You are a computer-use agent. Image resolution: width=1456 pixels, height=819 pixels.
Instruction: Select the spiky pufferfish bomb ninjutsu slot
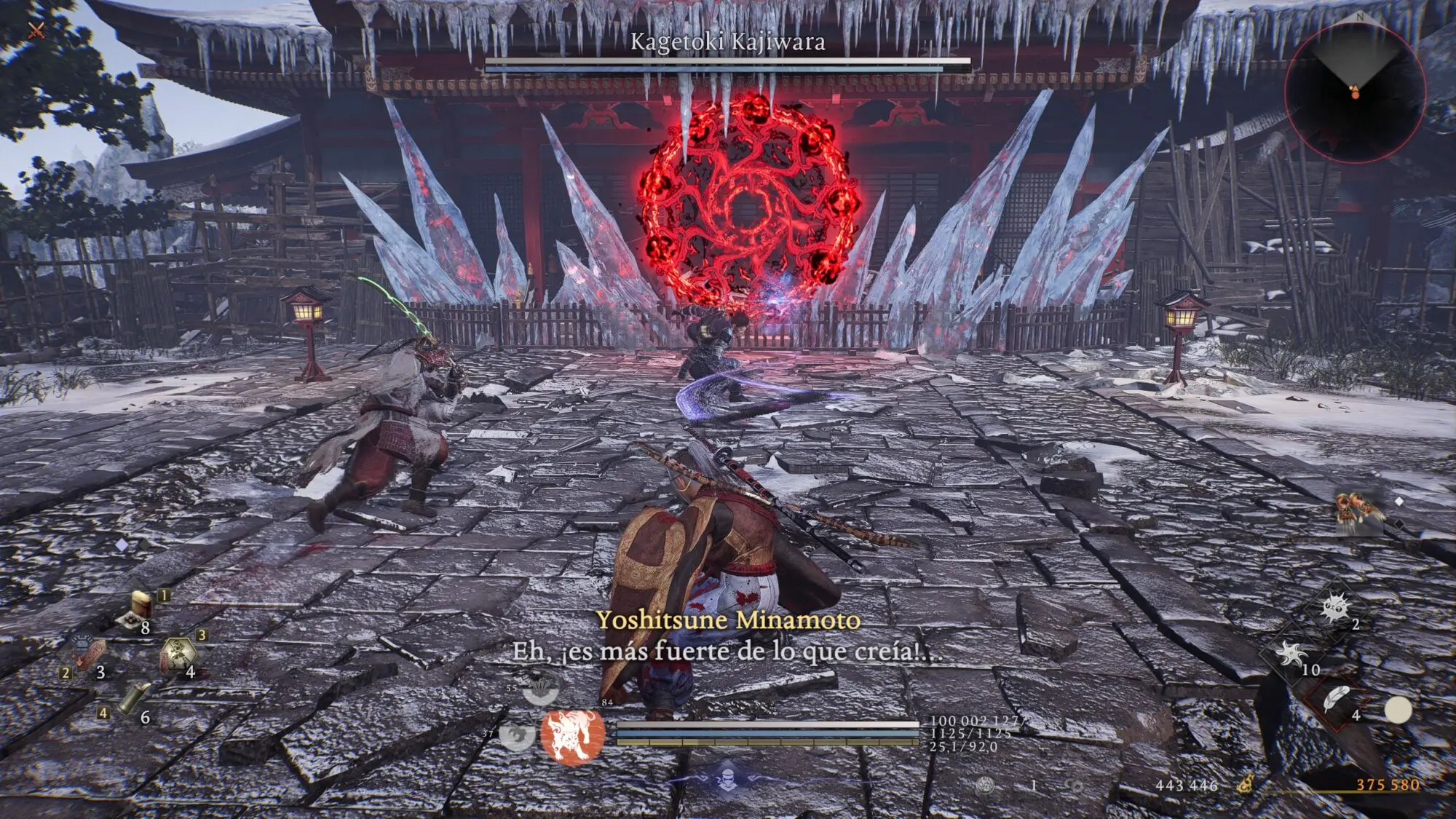(x=1334, y=606)
